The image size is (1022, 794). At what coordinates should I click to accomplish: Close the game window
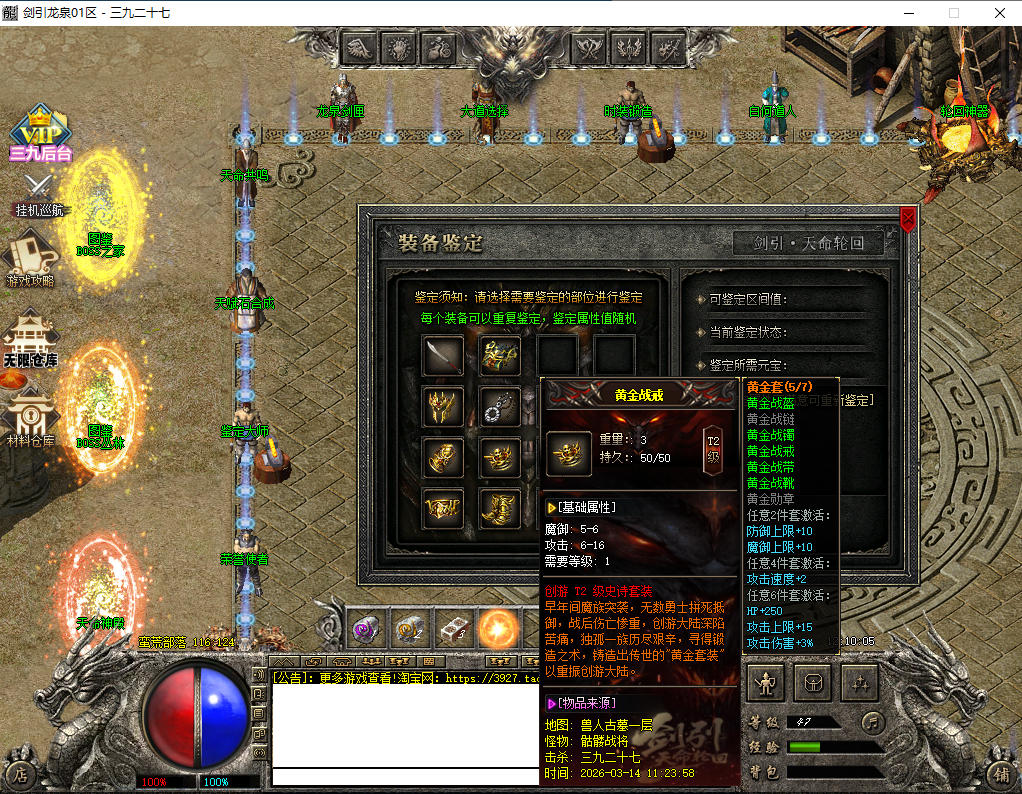point(1000,13)
